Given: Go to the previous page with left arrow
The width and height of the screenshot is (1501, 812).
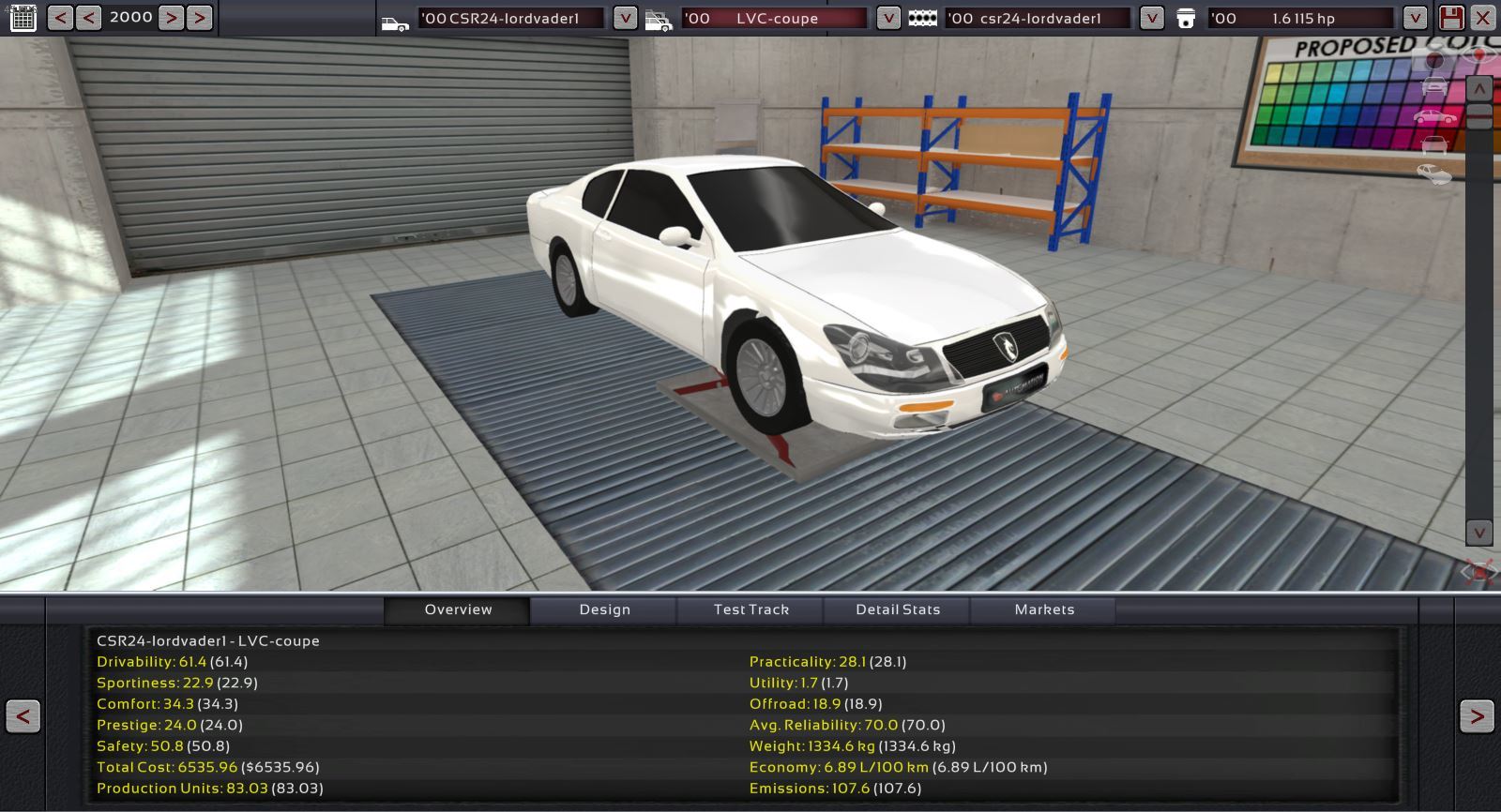Looking at the screenshot, I should pos(23,717).
